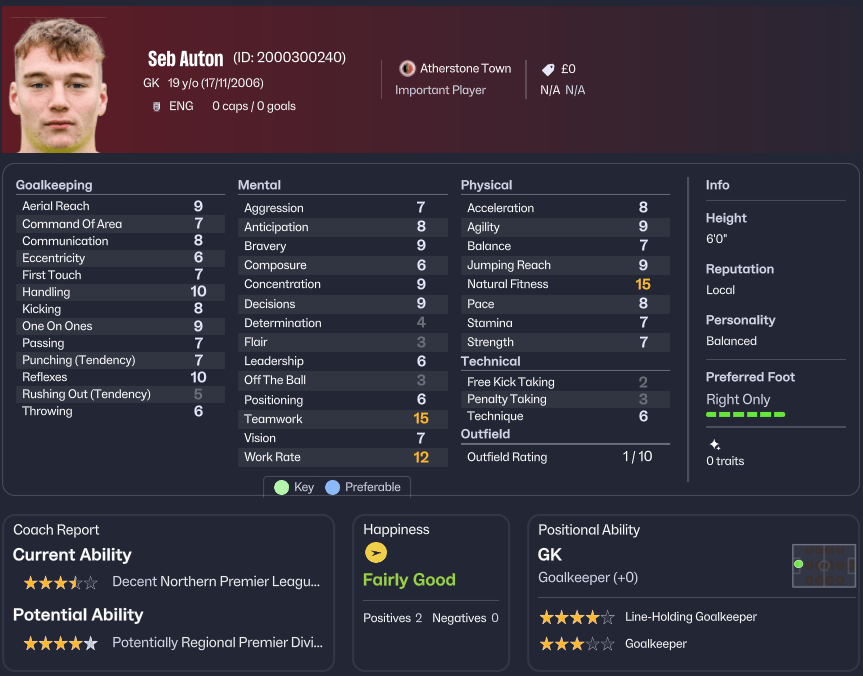This screenshot has width=863, height=676.
Task: Select the Handling attribute row
Action: pyautogui.click(x=114, y=292)
